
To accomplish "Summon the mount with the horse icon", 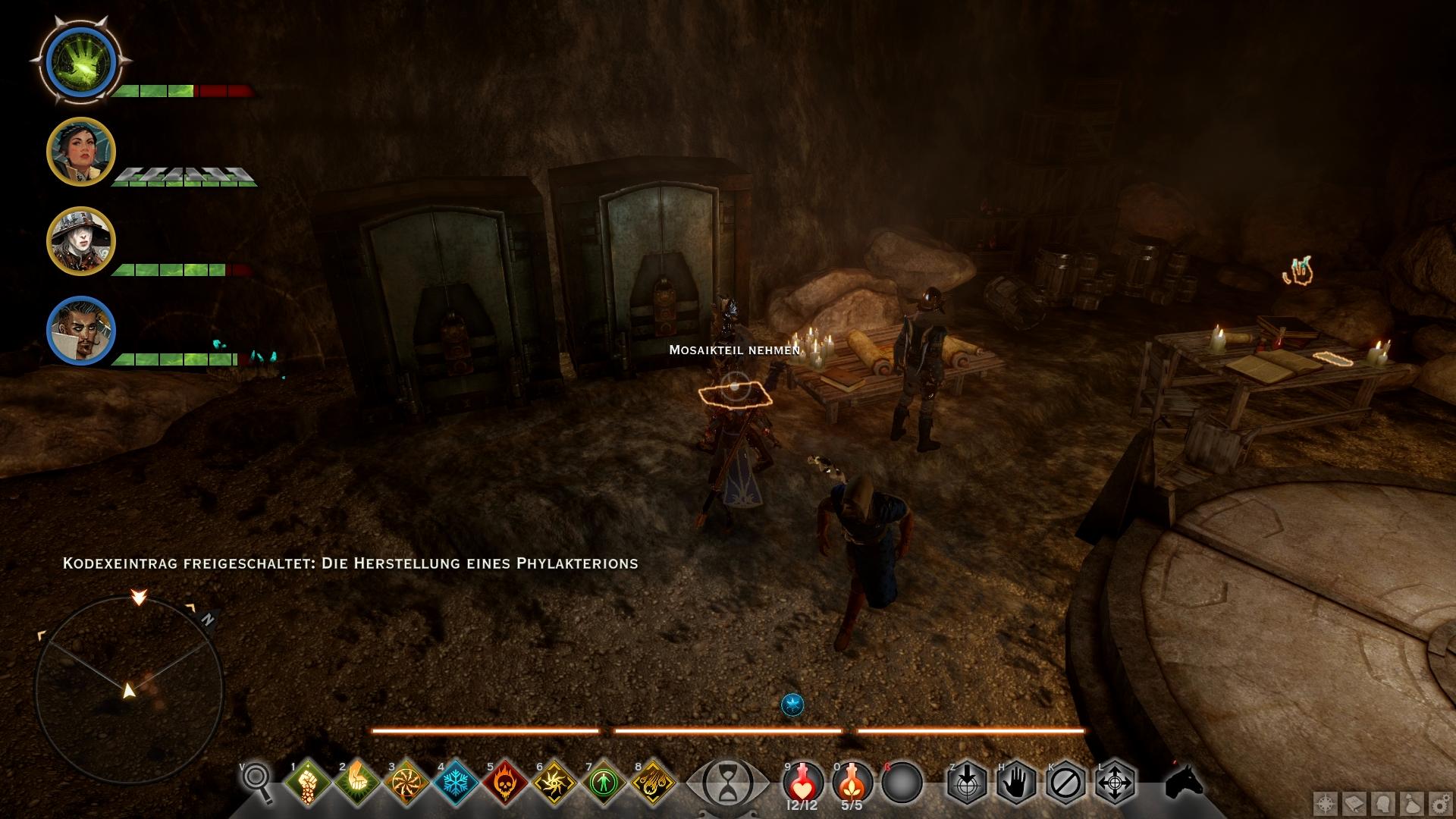I will point(1185,781).
